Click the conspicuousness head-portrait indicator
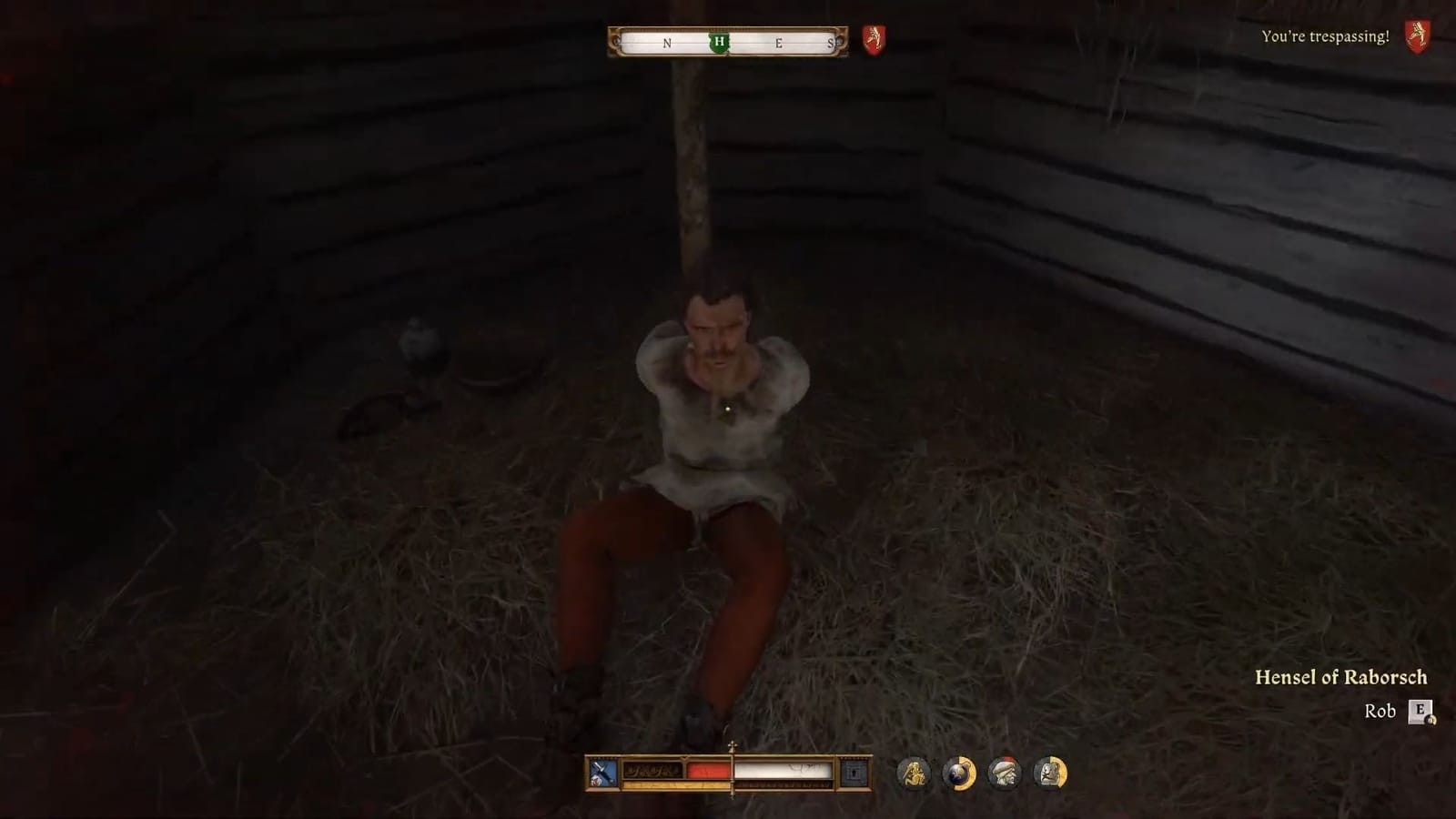This screenshot has width=1456, height=819. [1006, 774]
